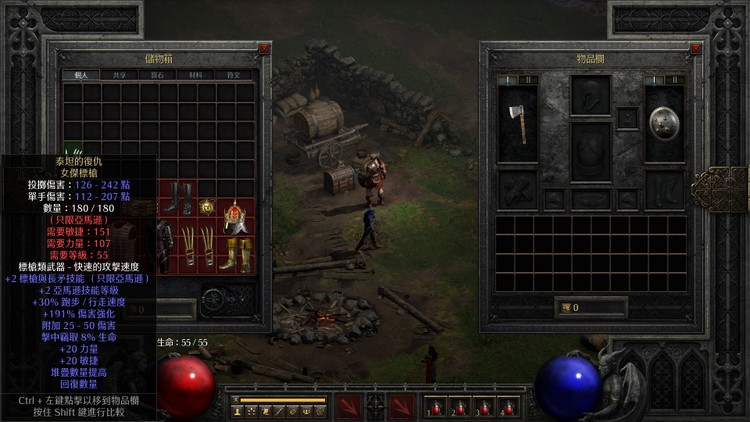Image resolution: width=750 pixels, height=422 pixels.
Task: Use the belt potion in slot 1
Action: 435,408
